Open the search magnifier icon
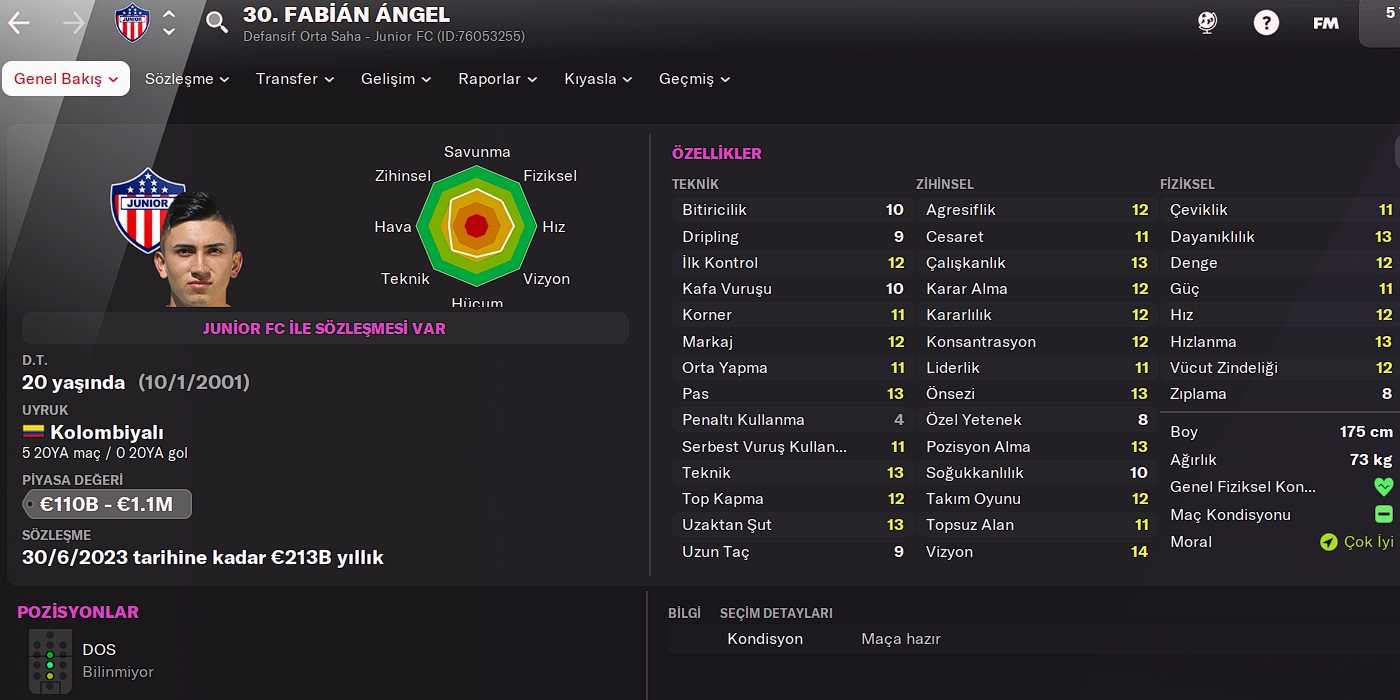This screenshot has width=1400, height=700. 217,22
